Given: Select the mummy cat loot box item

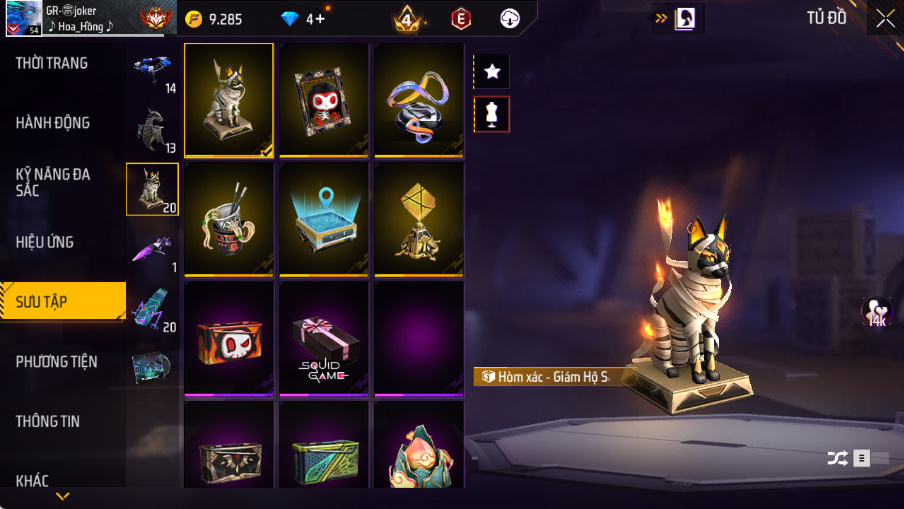Looking at the screenshot, I should point(229,100).
